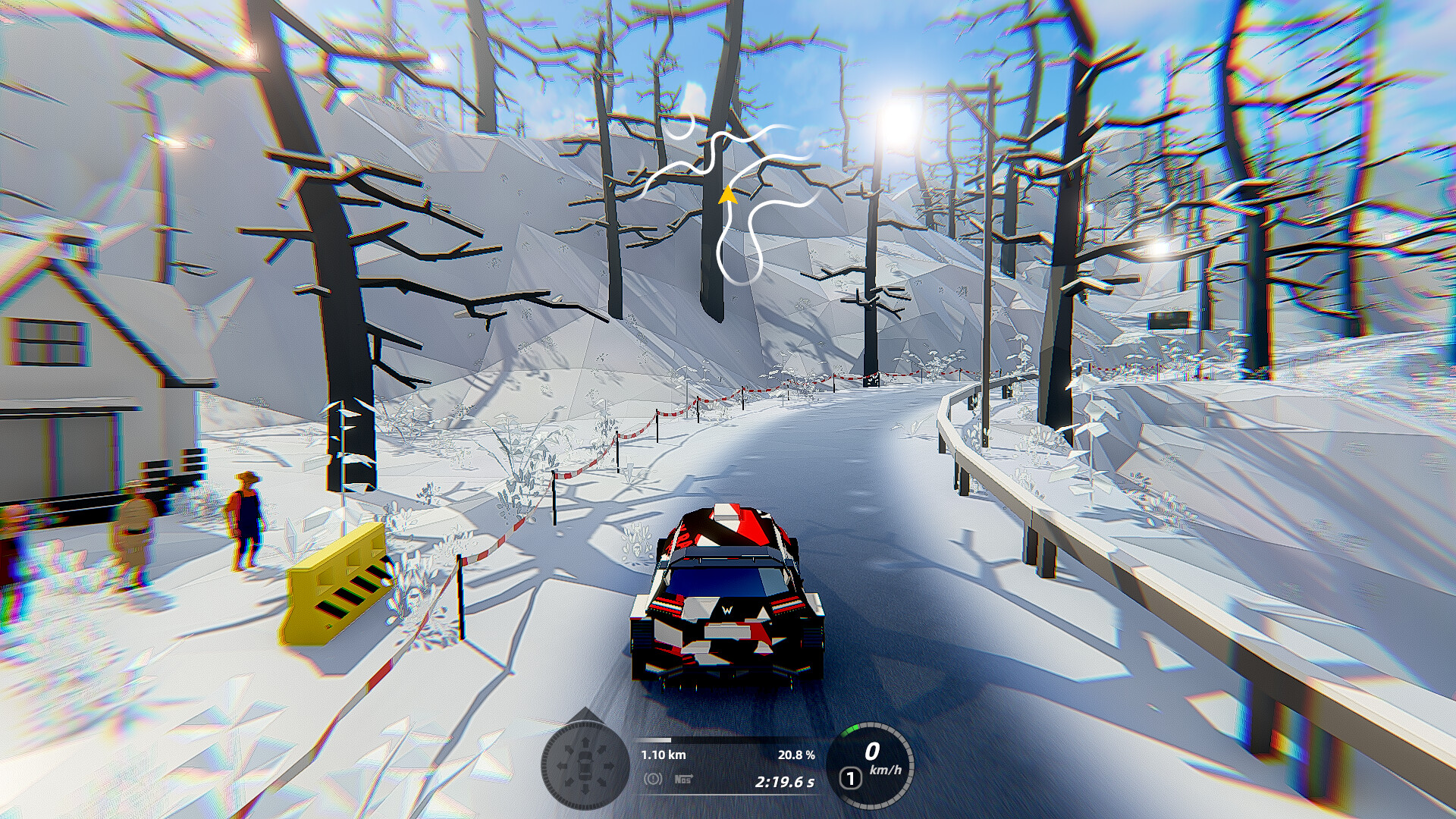Select the yellow arrow marker on the minimap
1456x819 pixels.
point(727,195)
